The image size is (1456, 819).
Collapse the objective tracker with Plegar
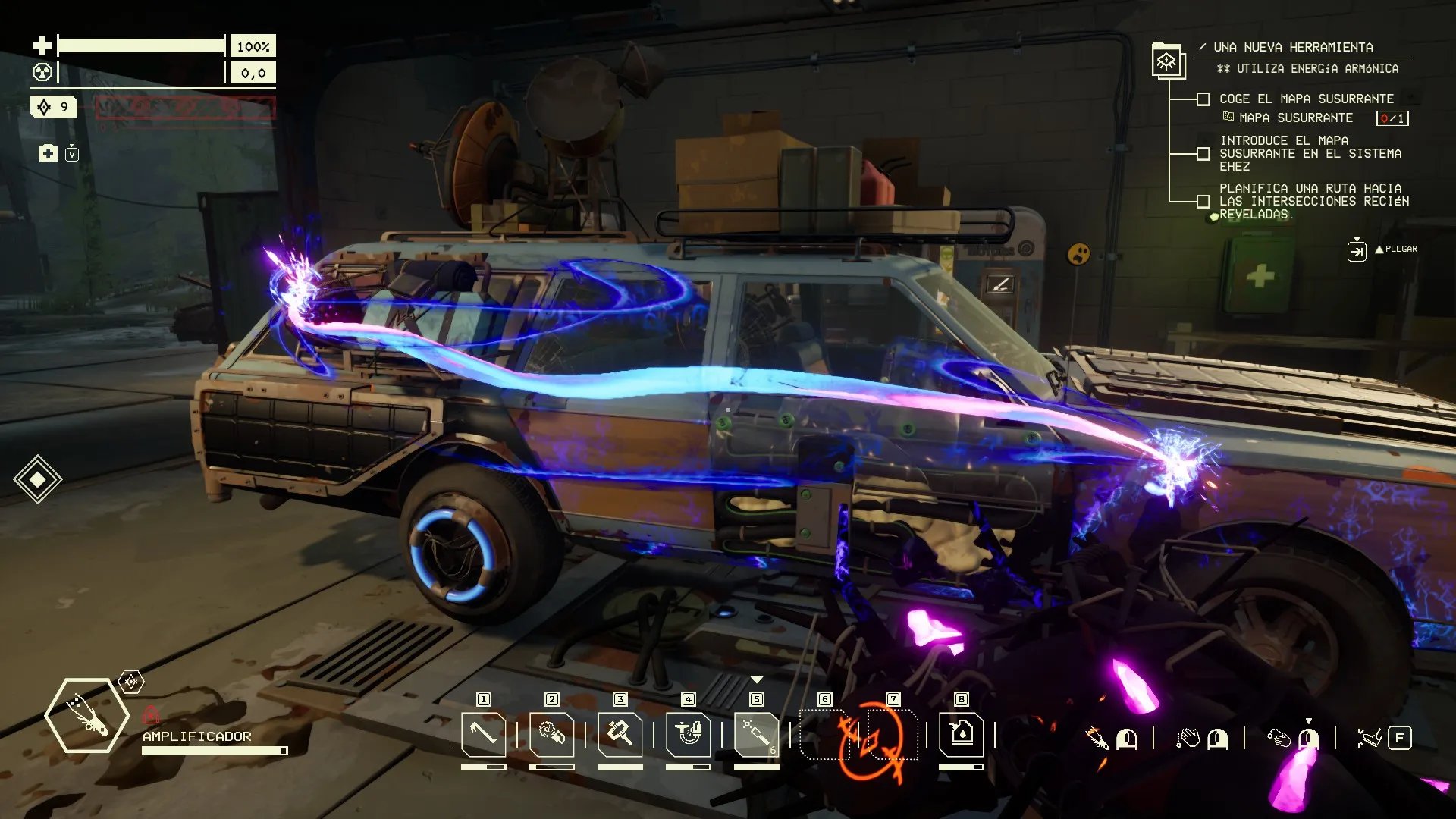[x=1357, y=249]
